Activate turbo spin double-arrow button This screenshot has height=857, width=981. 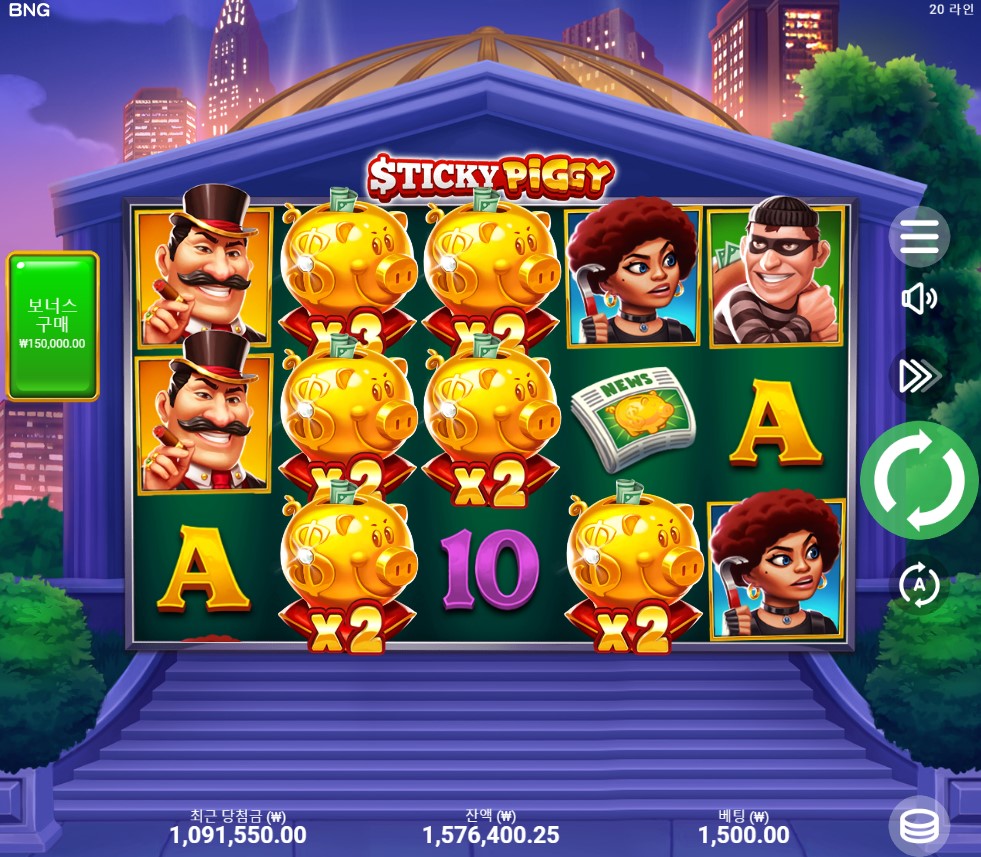tap(918, 375)
